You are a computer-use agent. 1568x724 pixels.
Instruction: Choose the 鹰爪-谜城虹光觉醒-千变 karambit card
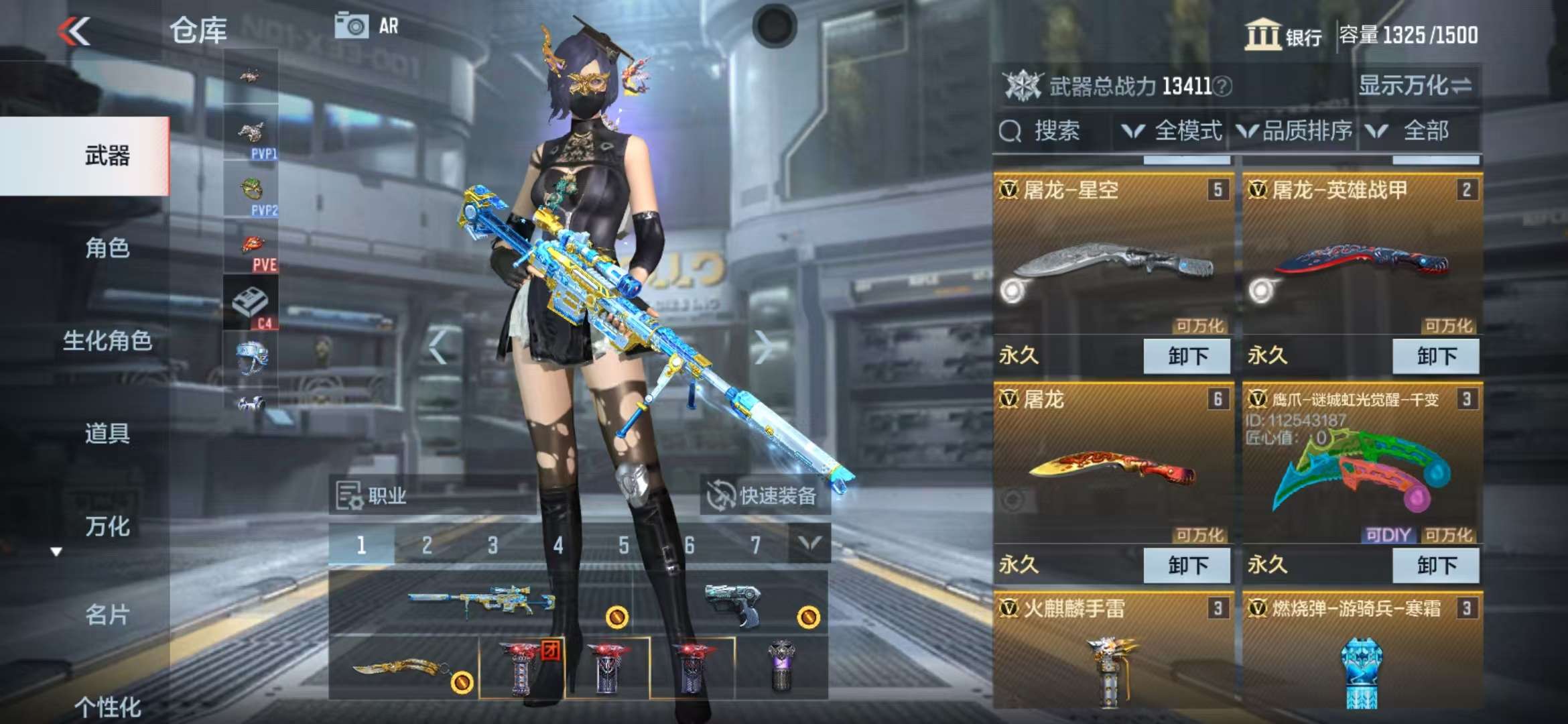1362,469
